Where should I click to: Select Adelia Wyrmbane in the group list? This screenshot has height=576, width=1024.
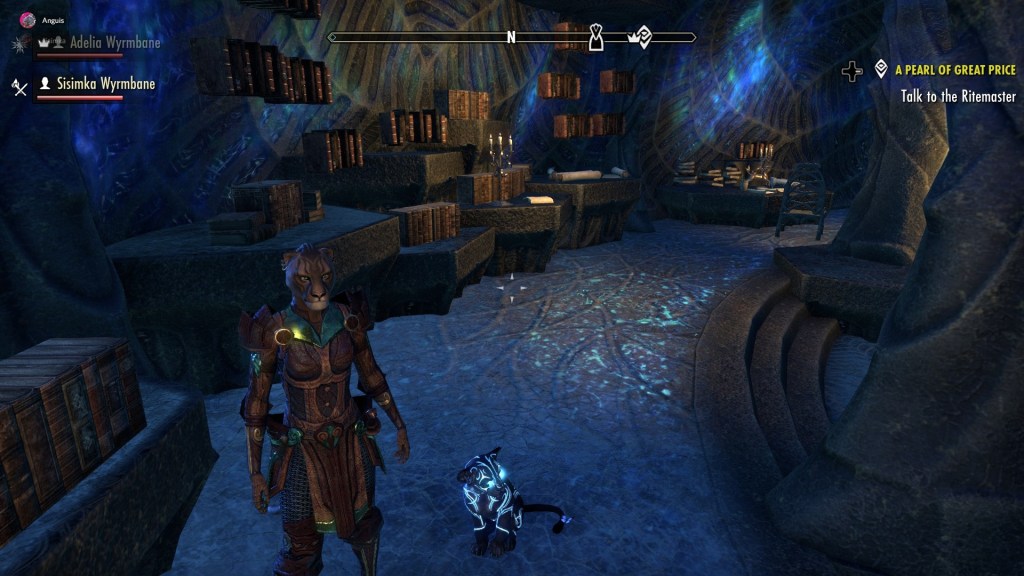tap(114, 43)
